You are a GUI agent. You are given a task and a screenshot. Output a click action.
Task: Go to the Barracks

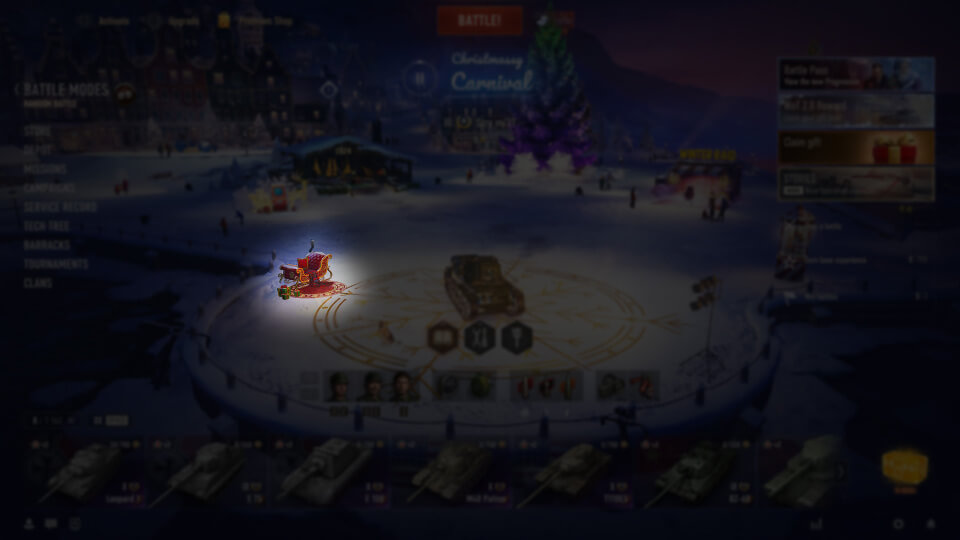click(x=47, y=245)
